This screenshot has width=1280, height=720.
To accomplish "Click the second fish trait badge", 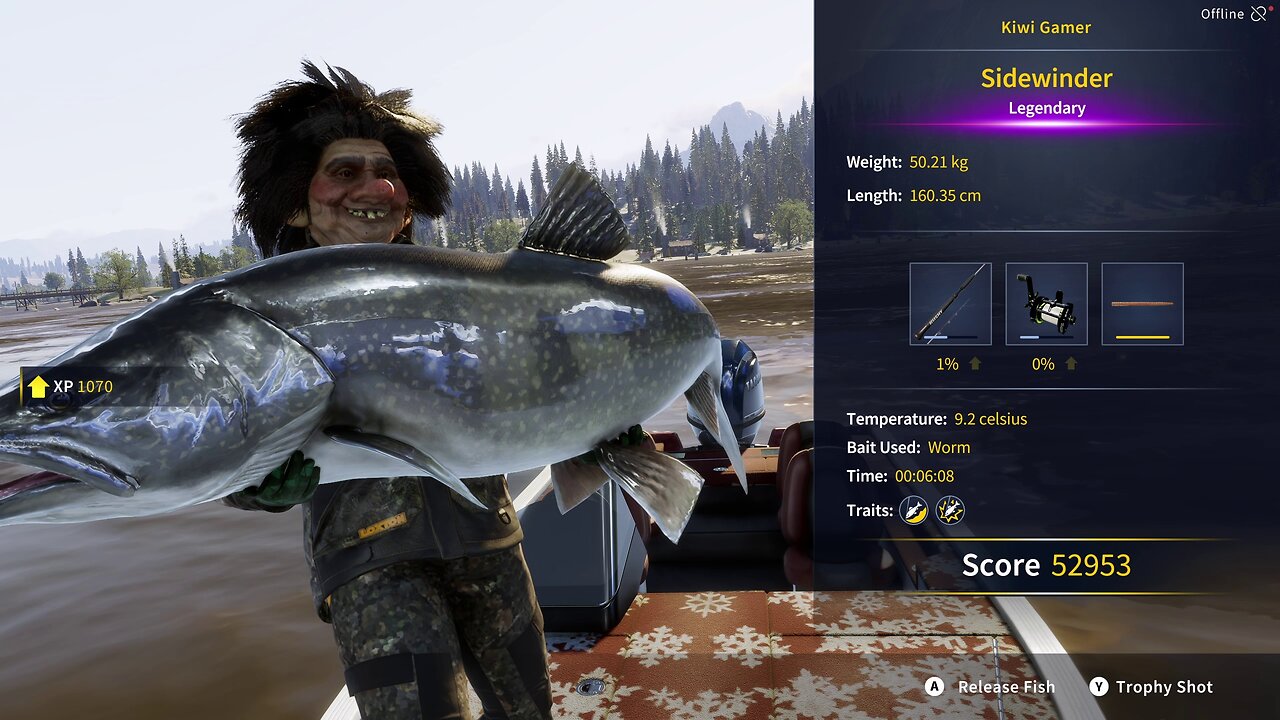I will (x=951, y=510).
